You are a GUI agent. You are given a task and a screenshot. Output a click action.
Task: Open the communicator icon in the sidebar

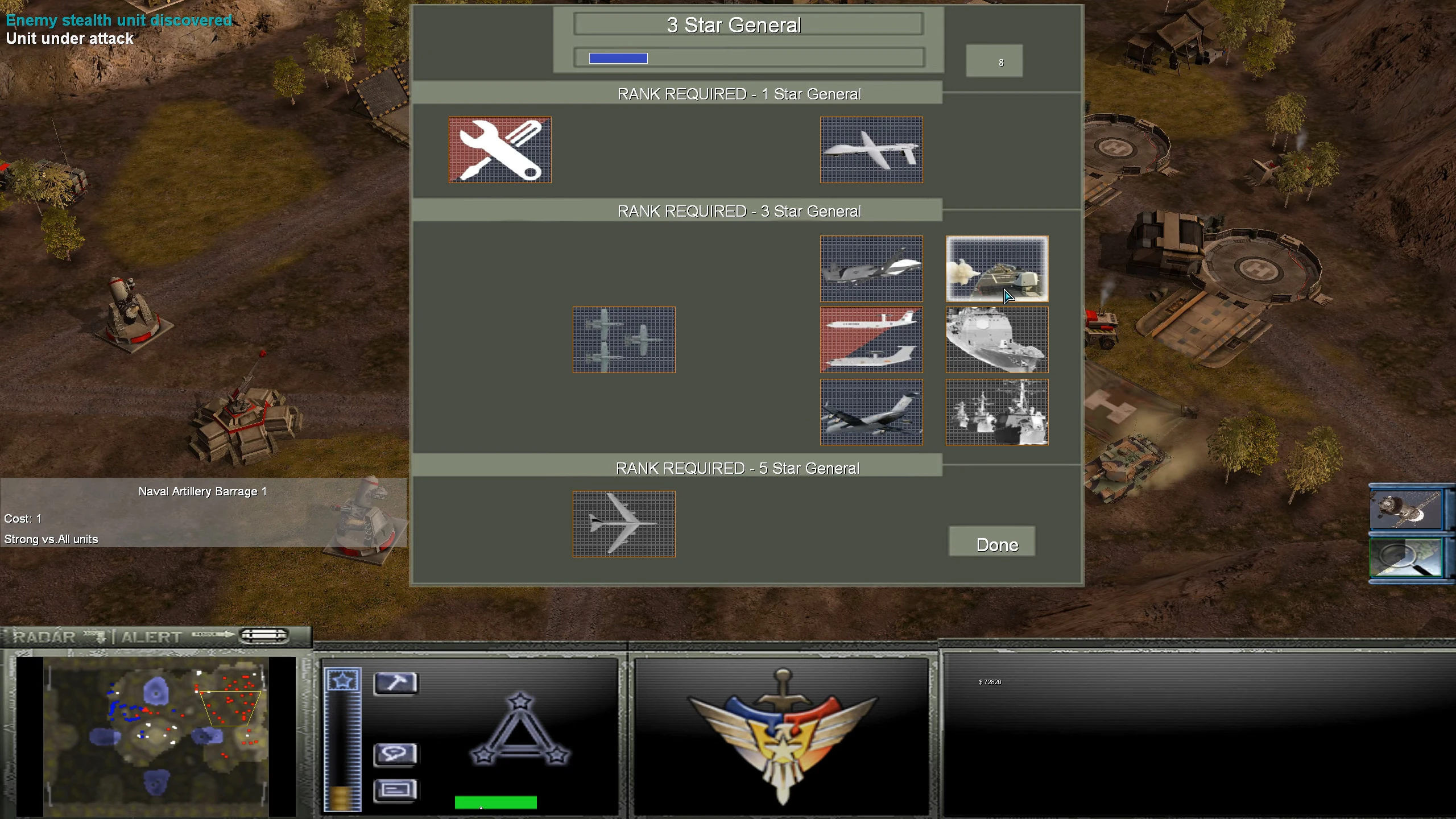395,755
